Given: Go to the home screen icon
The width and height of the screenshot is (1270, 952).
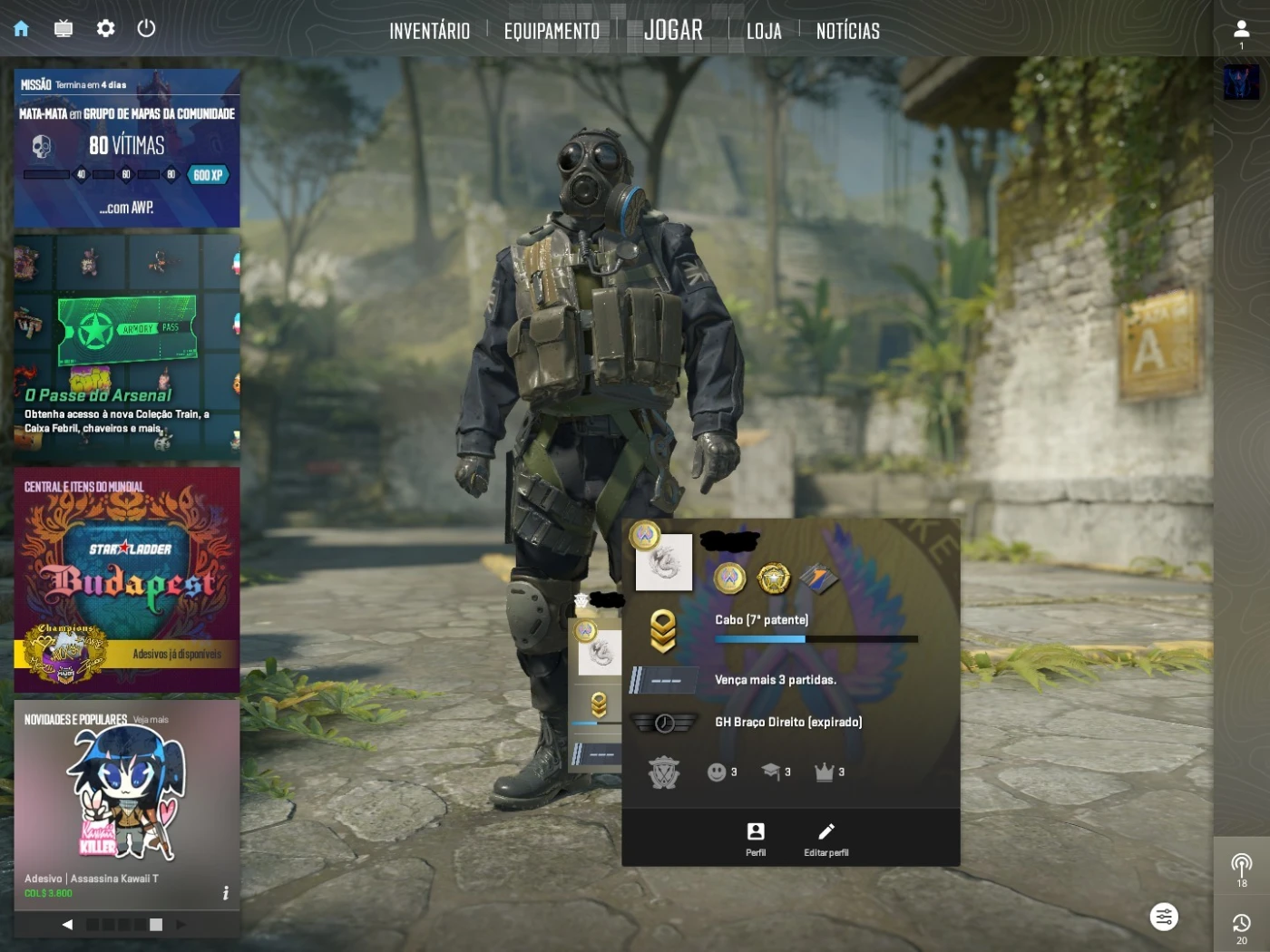Looking at the screenshot, I should coord(22,29).
